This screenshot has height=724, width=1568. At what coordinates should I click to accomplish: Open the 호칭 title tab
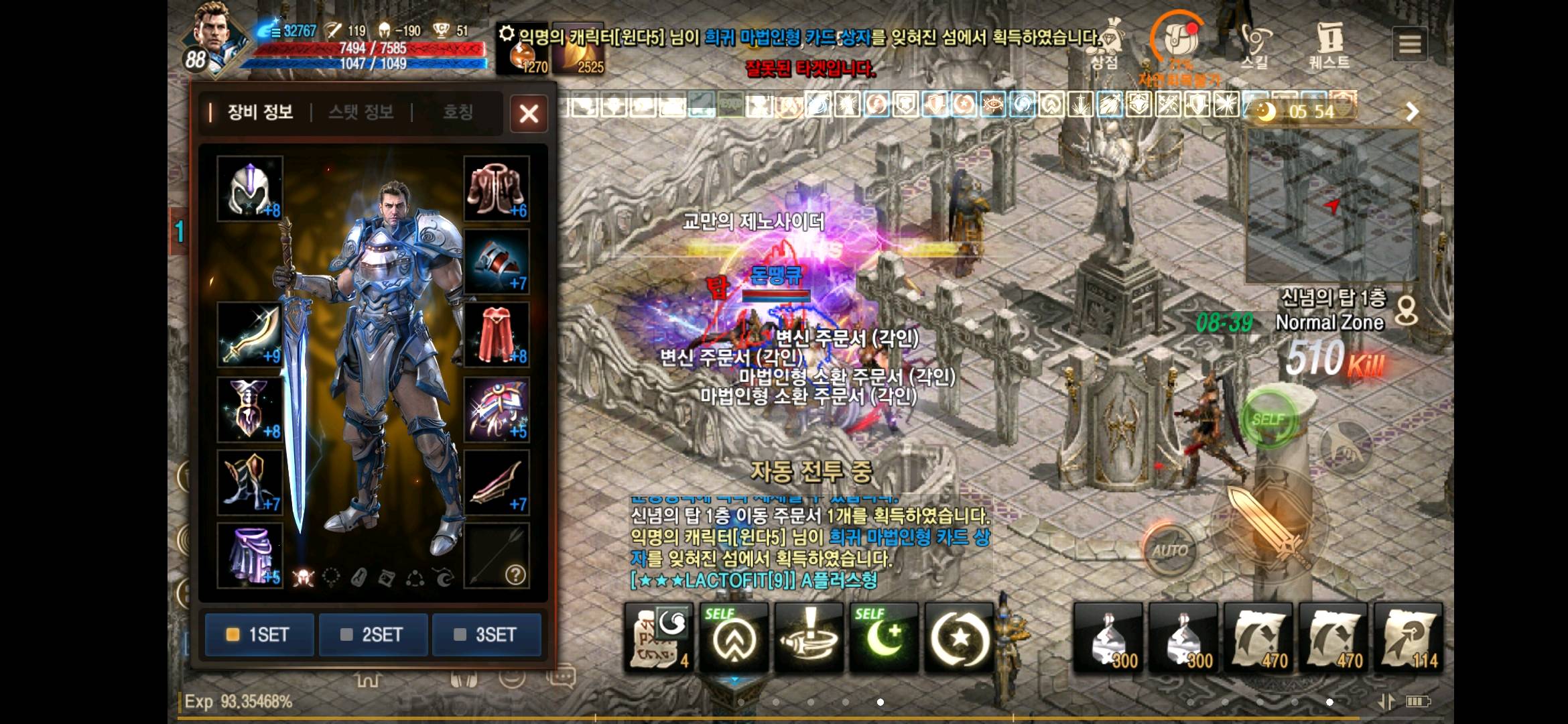[x=458, y=112]
